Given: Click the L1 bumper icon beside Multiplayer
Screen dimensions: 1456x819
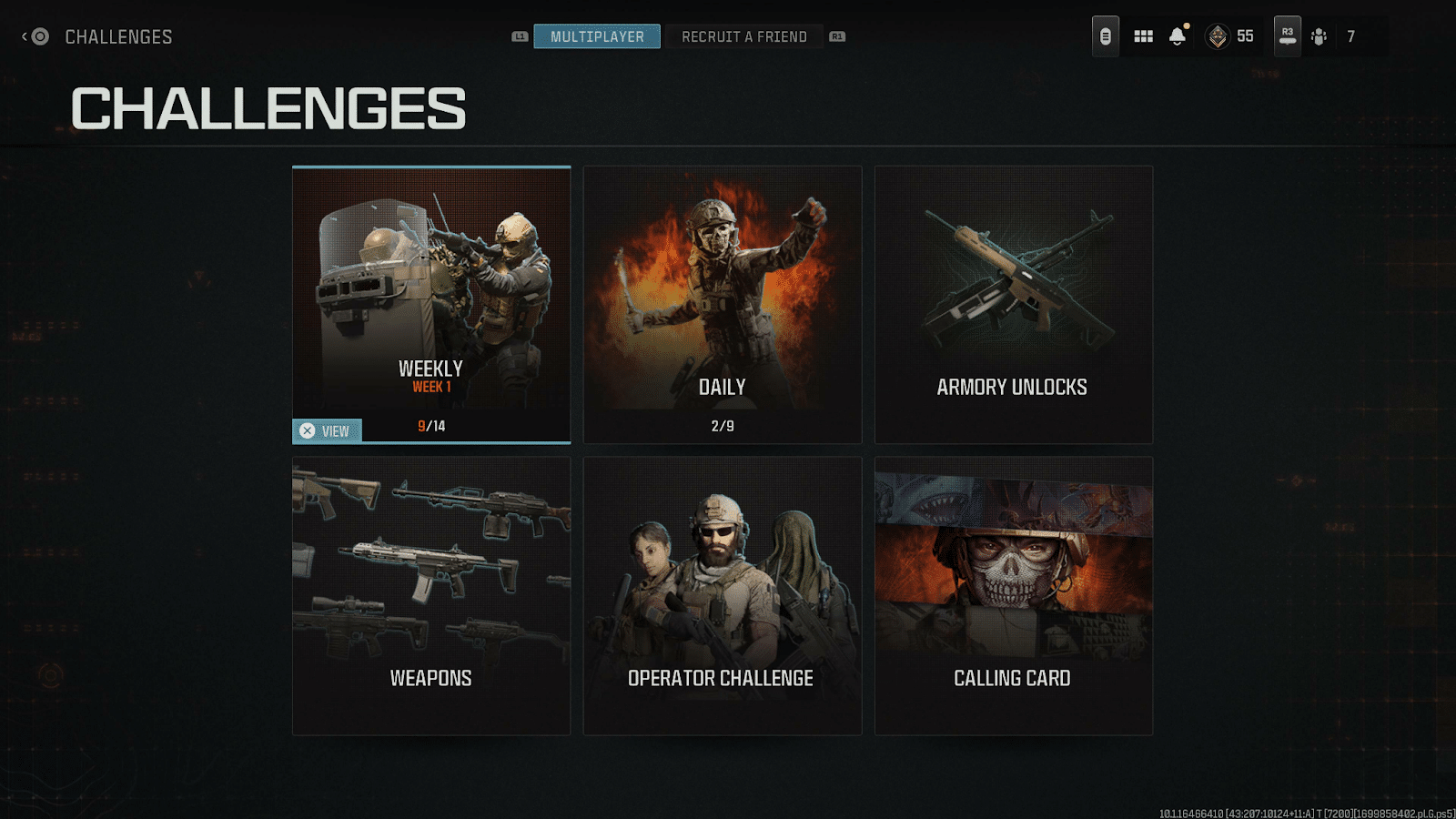Looking at the screenshot, I should [x=520, y=36].
